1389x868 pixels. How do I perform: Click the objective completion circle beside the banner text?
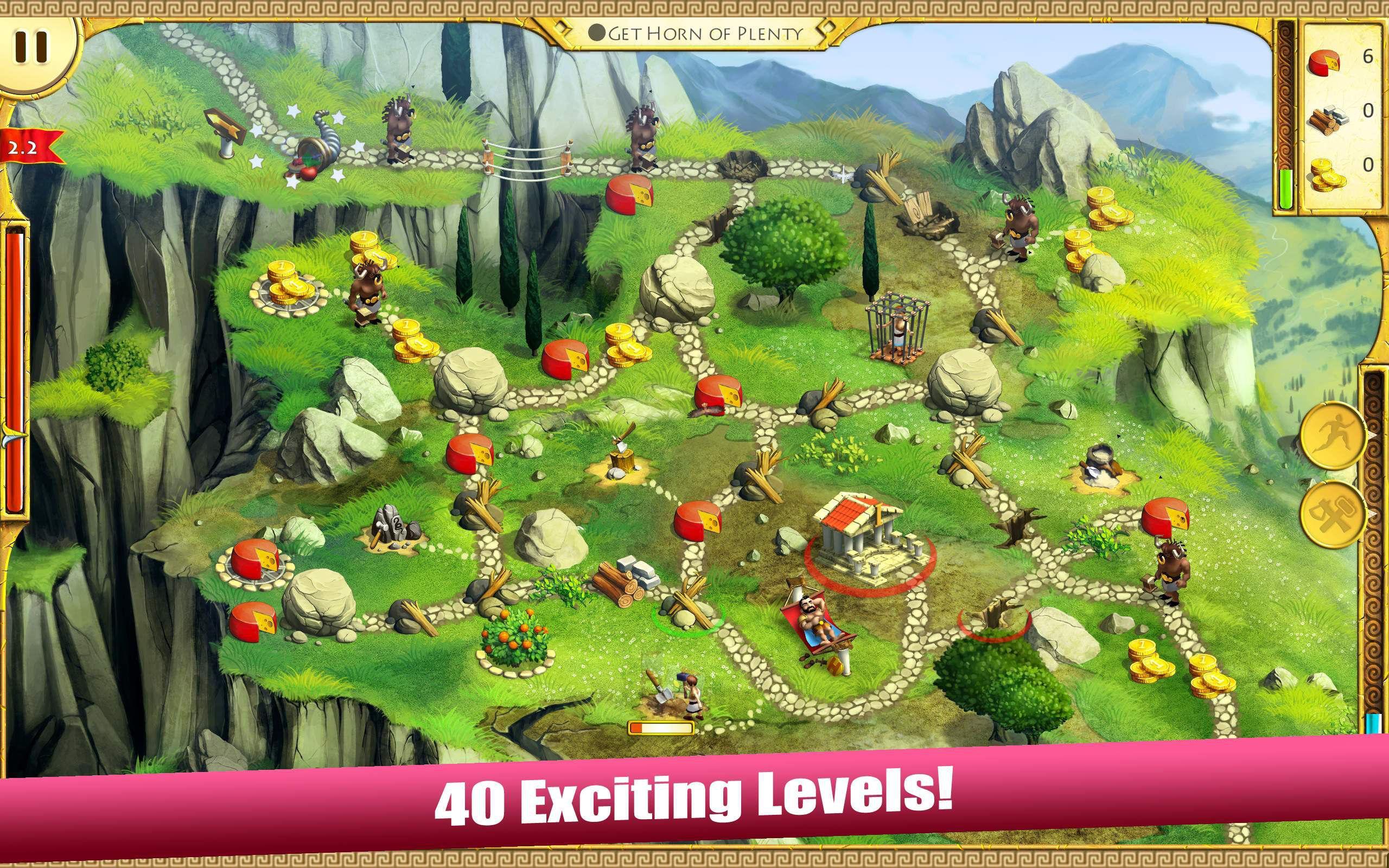(x=598, y=31)
